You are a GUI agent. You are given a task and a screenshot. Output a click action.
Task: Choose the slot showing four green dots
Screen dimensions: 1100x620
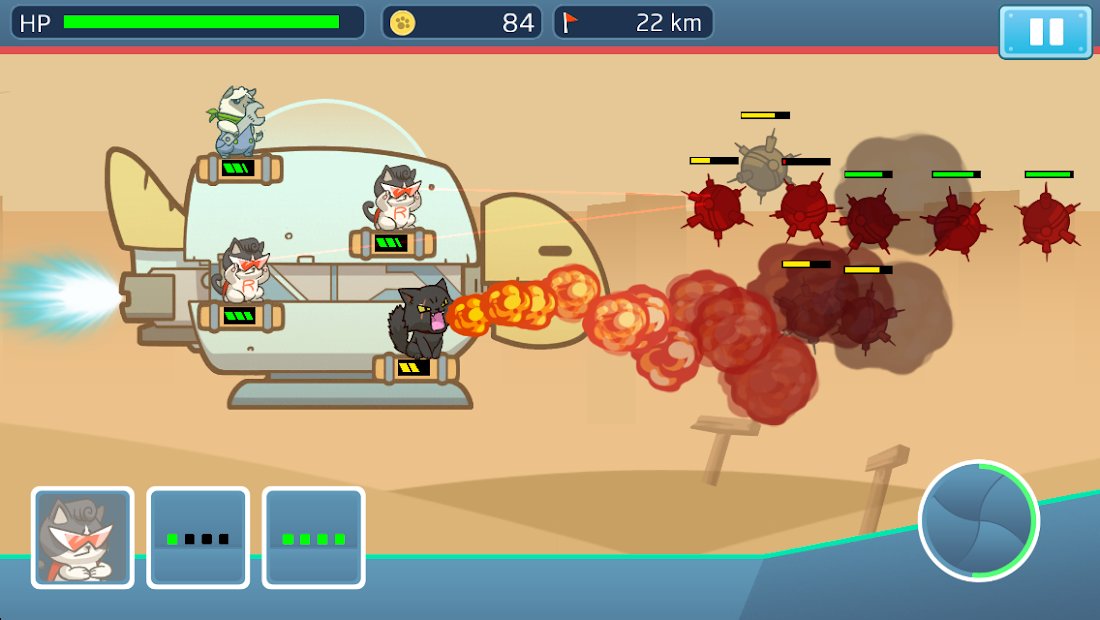tap(314, 537)
